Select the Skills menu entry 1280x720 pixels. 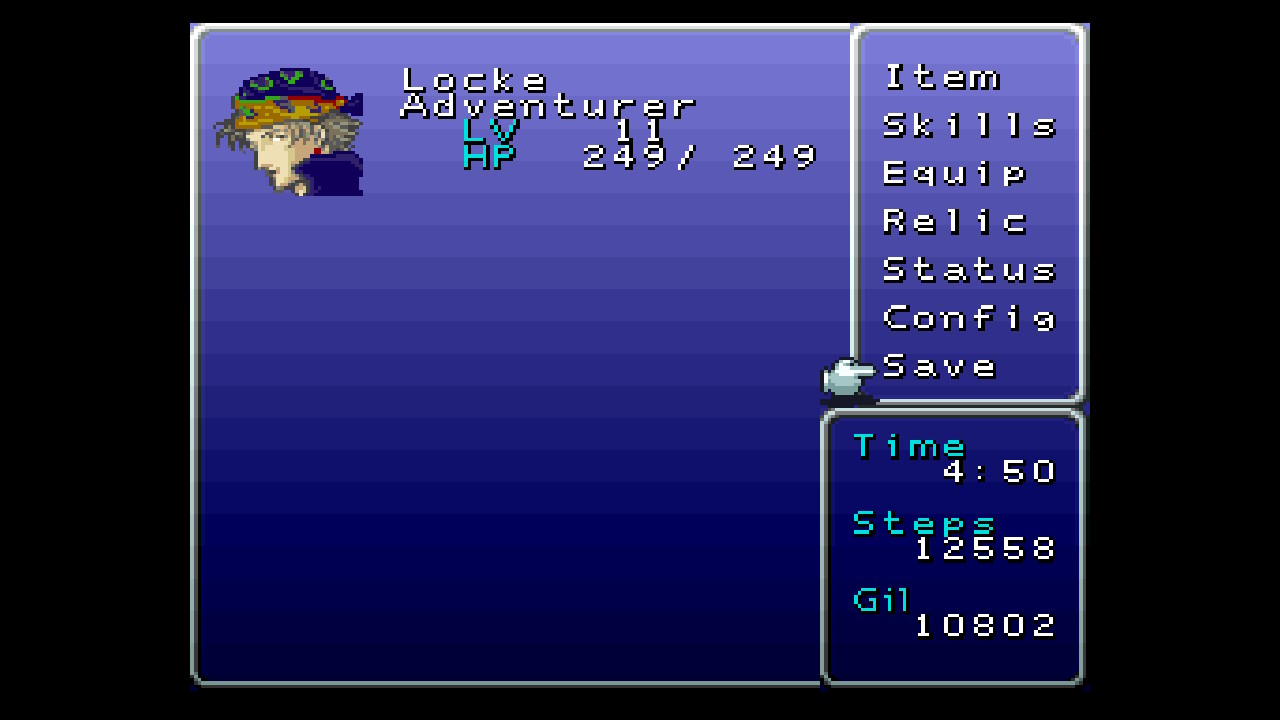coord(968,125)
